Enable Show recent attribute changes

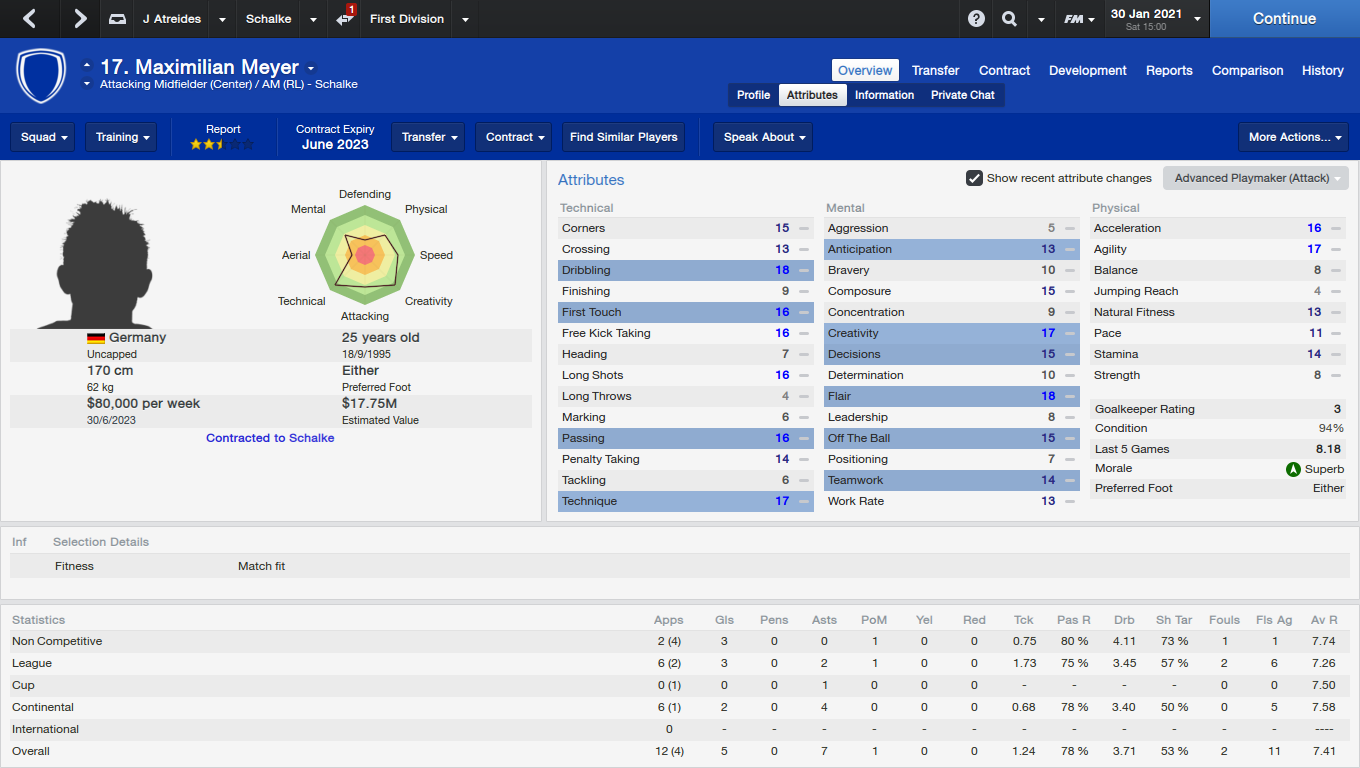tap(974, 178)
